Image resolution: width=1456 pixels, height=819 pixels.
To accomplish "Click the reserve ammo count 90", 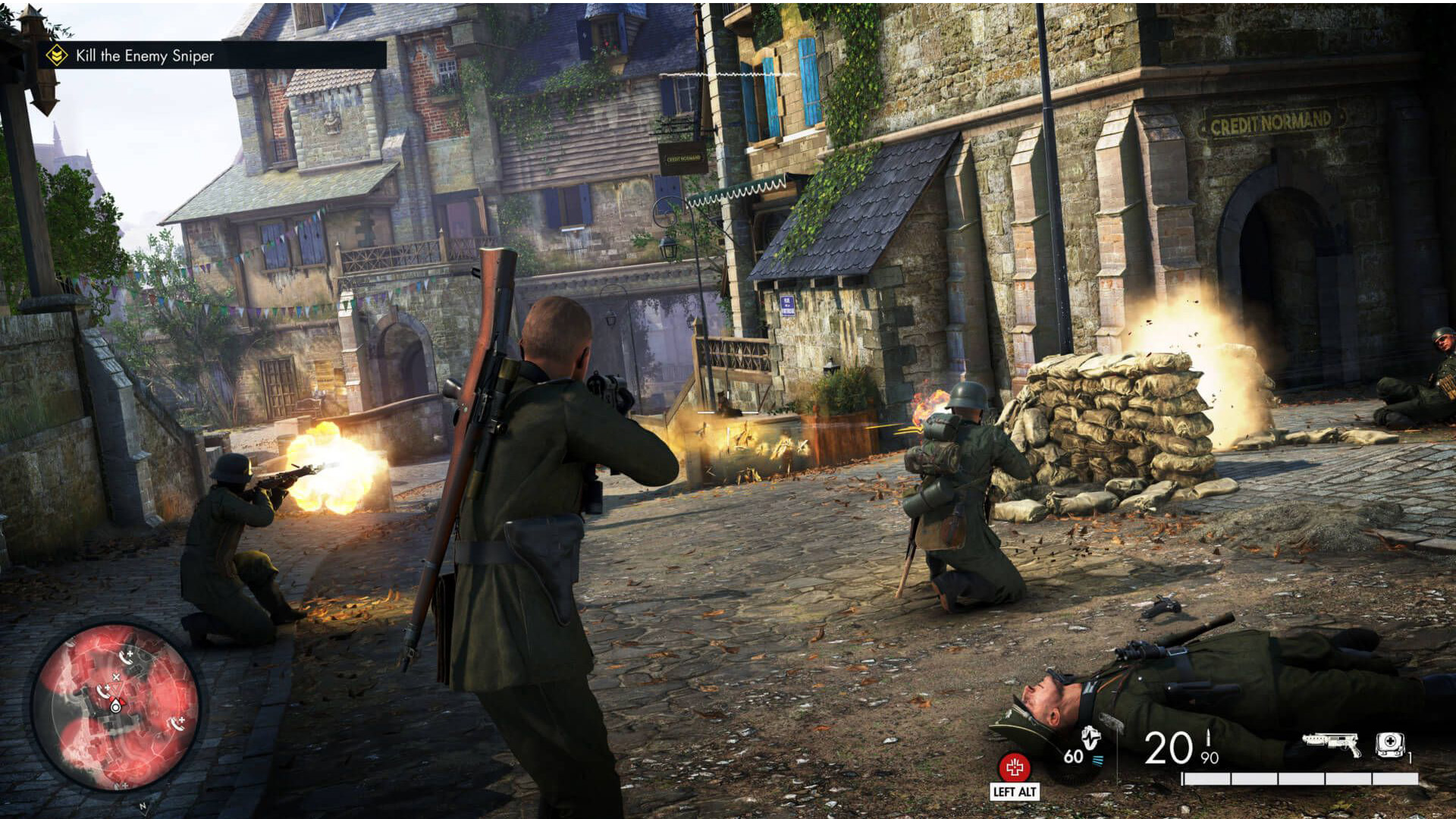I will tap(1210, 758).
